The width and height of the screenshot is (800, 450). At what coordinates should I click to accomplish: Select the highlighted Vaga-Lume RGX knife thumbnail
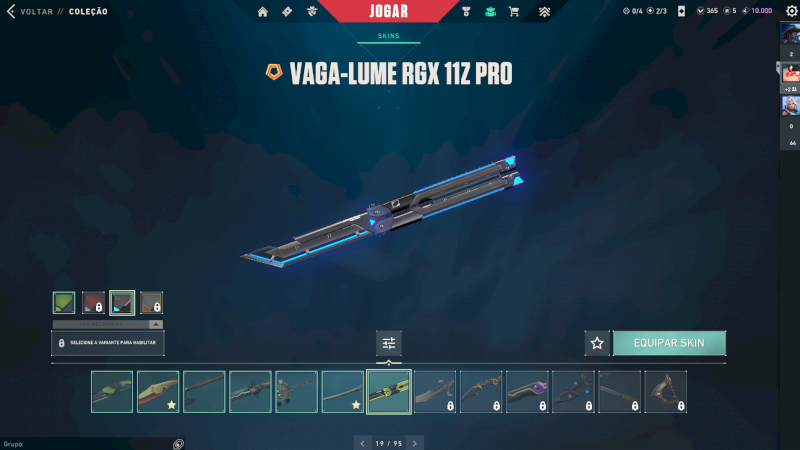(x=389, y=392)
